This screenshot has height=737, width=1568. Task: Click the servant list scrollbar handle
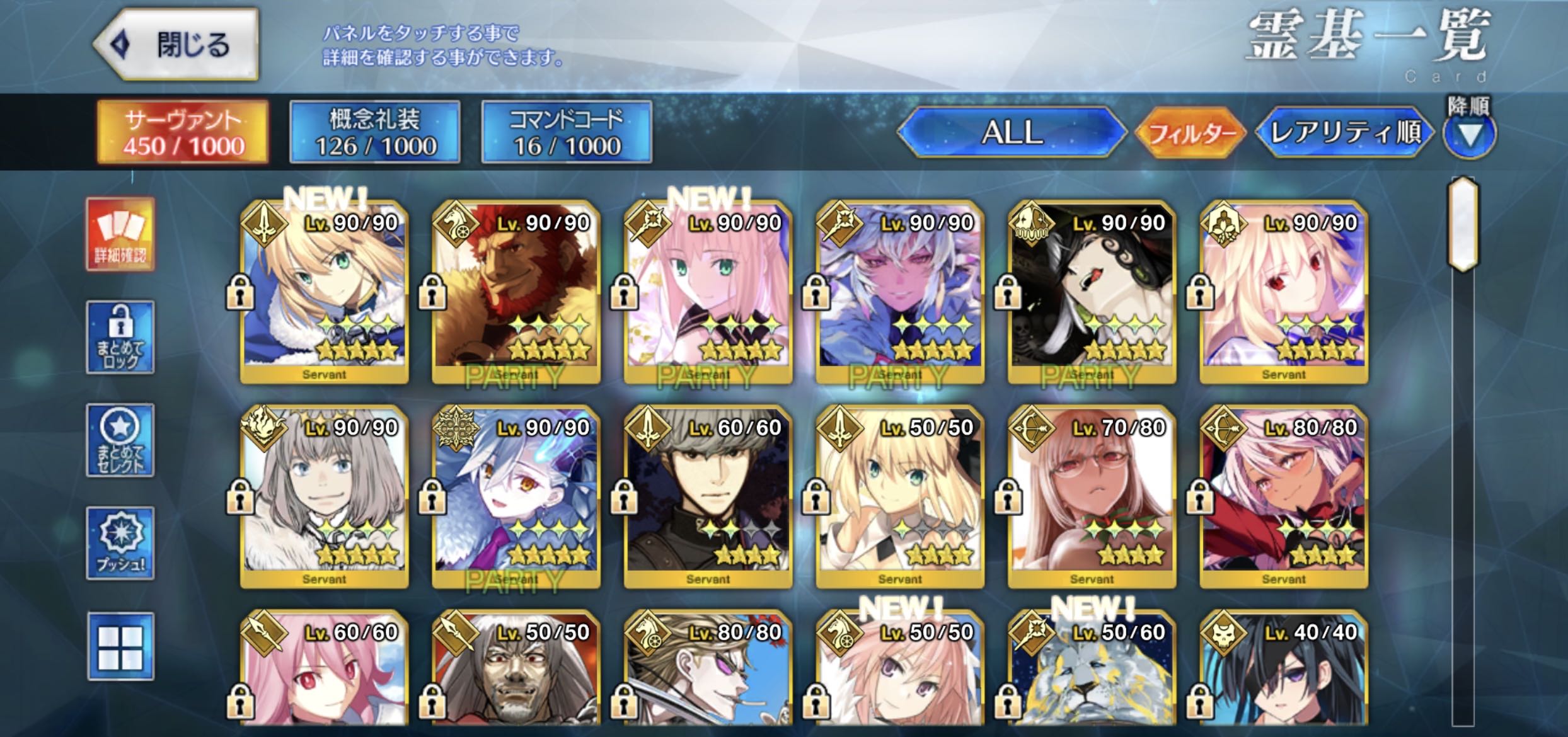[1463, 225]
